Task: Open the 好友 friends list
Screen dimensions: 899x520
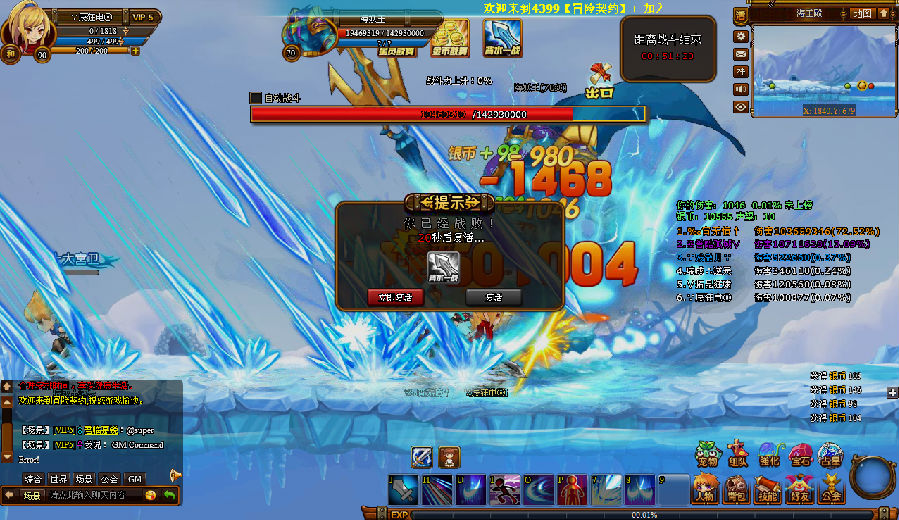Action: [799, 489]
